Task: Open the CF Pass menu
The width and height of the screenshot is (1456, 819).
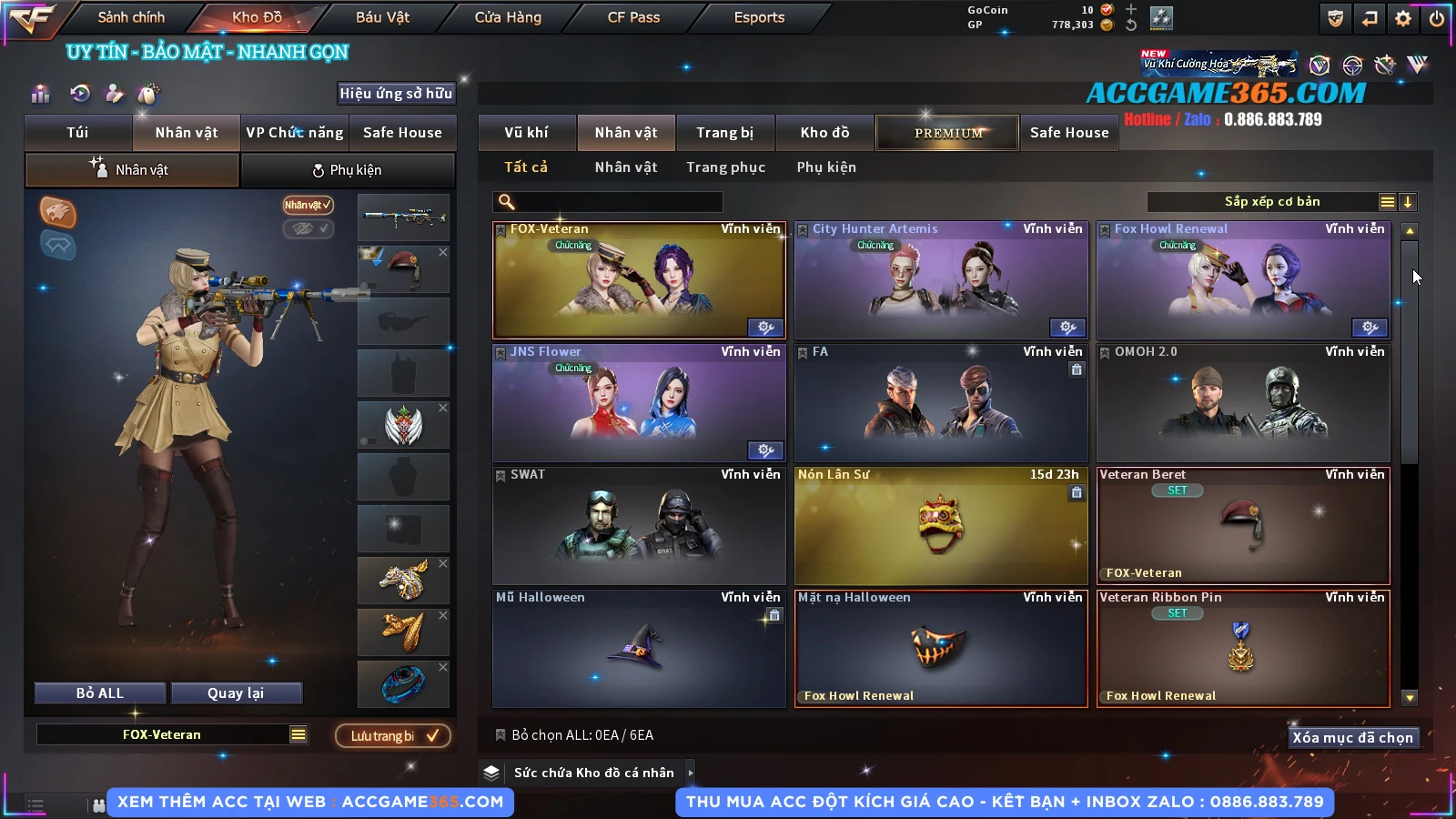Action: click(633, 17)
